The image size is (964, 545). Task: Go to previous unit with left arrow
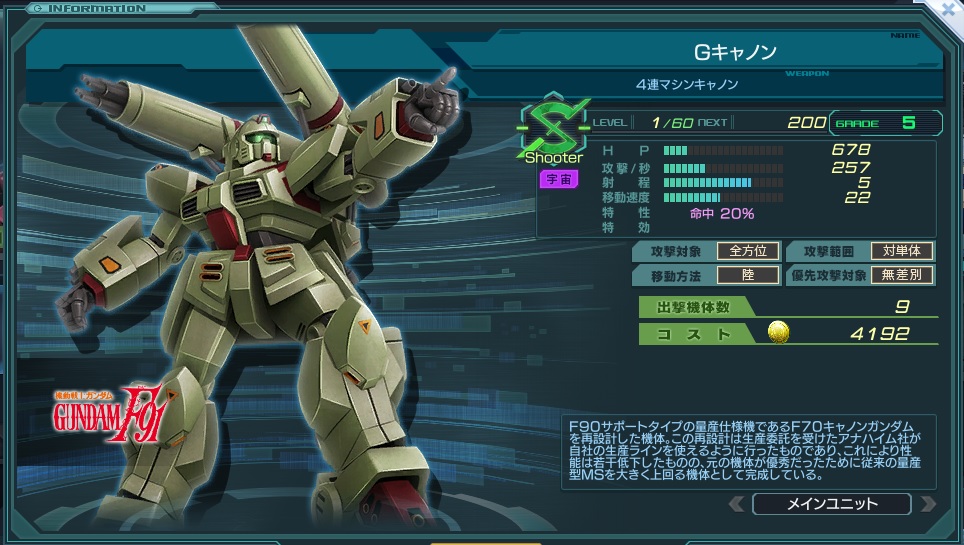point(737,503)
